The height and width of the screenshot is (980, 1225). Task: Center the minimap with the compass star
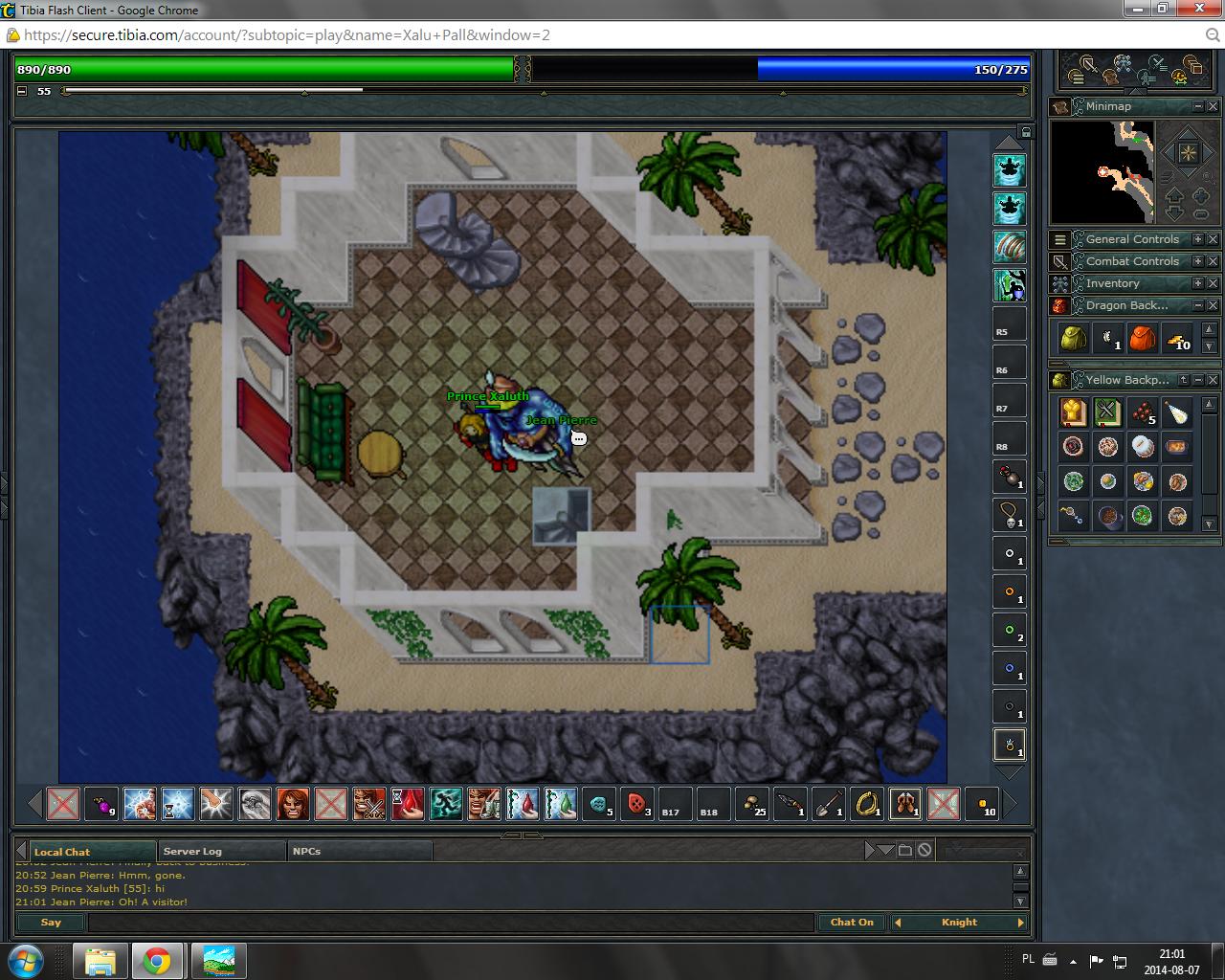1187,153
